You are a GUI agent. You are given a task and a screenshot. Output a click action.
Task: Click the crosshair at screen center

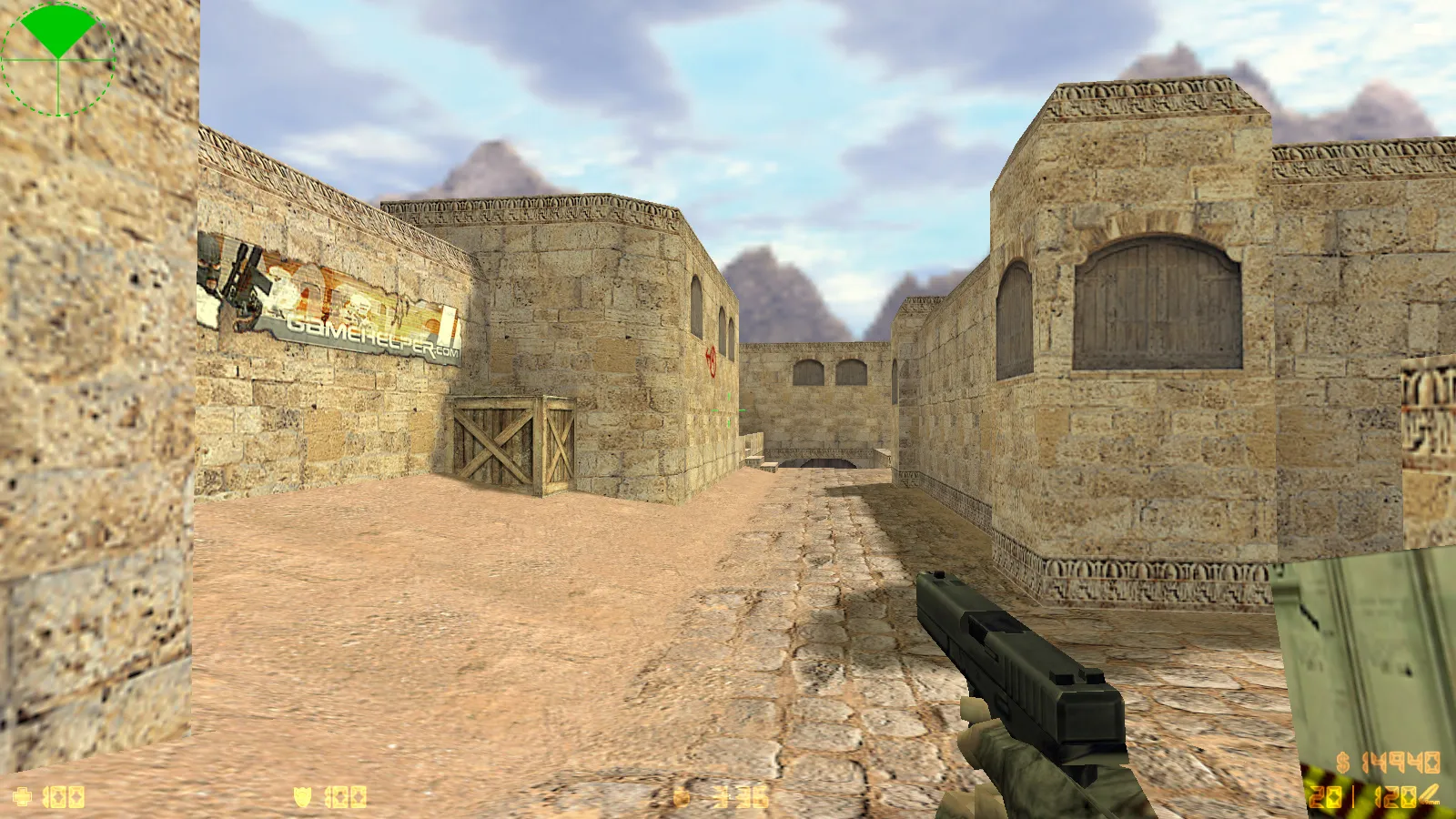pyautogui.click(x=728, y=409)
